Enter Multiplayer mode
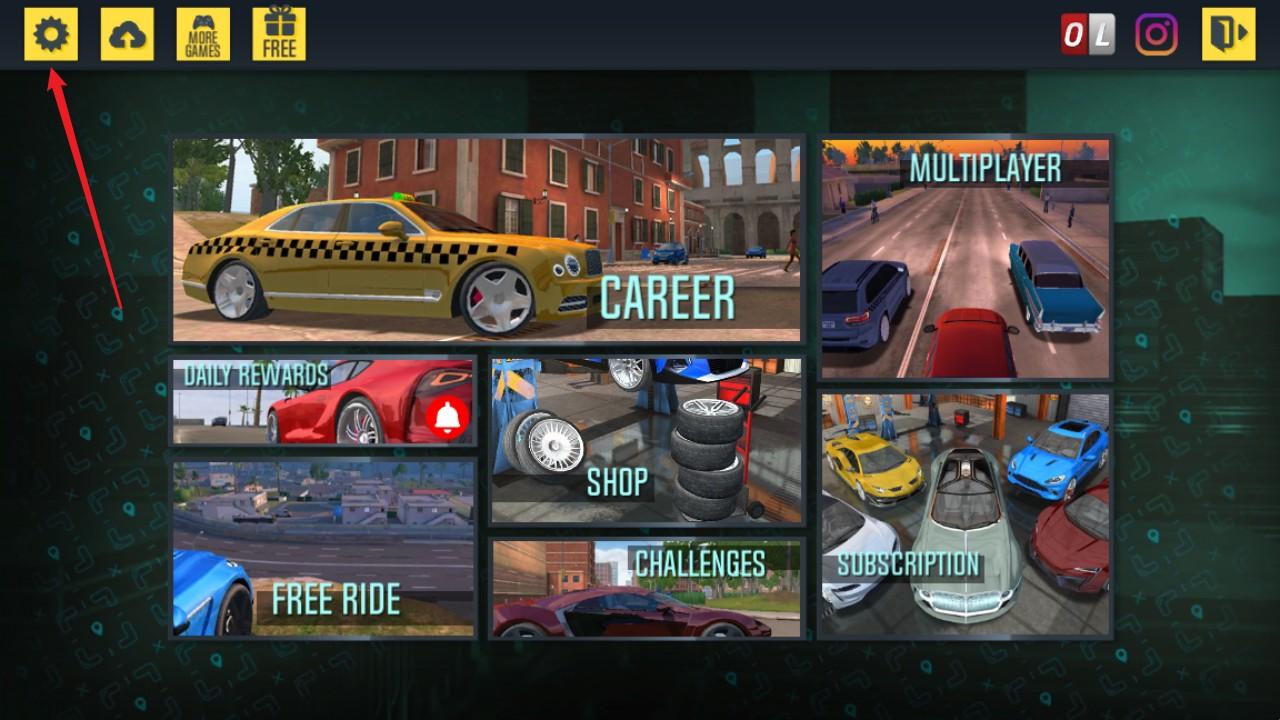The width and height of the screenshot is (1280, 720). pyautogui.click(x=966, y=259)
